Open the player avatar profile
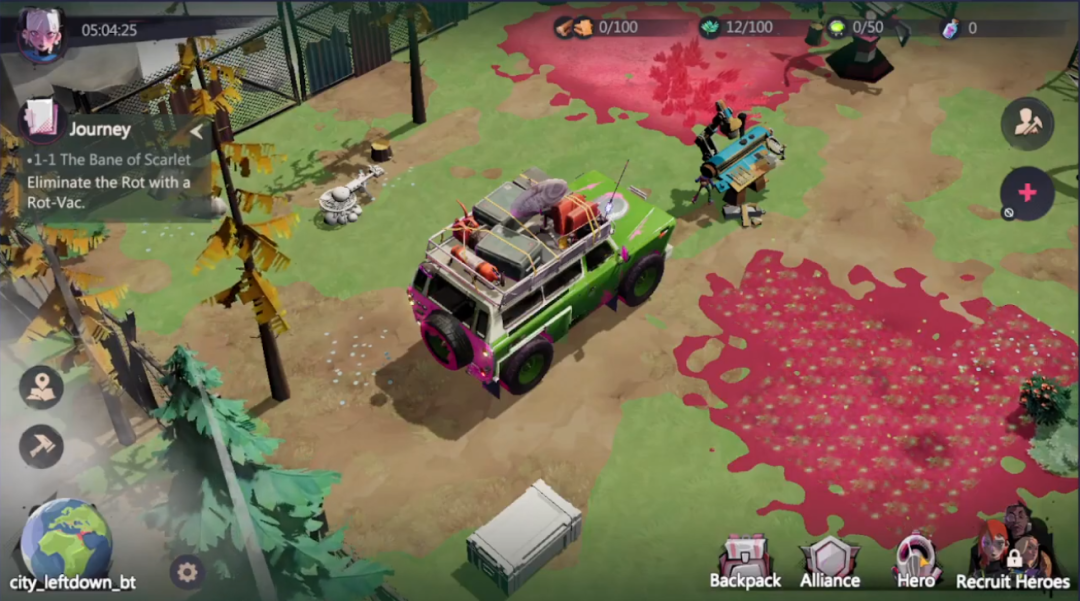The width and height of the screenshot is (1080, 601). [x=41, y=33]
